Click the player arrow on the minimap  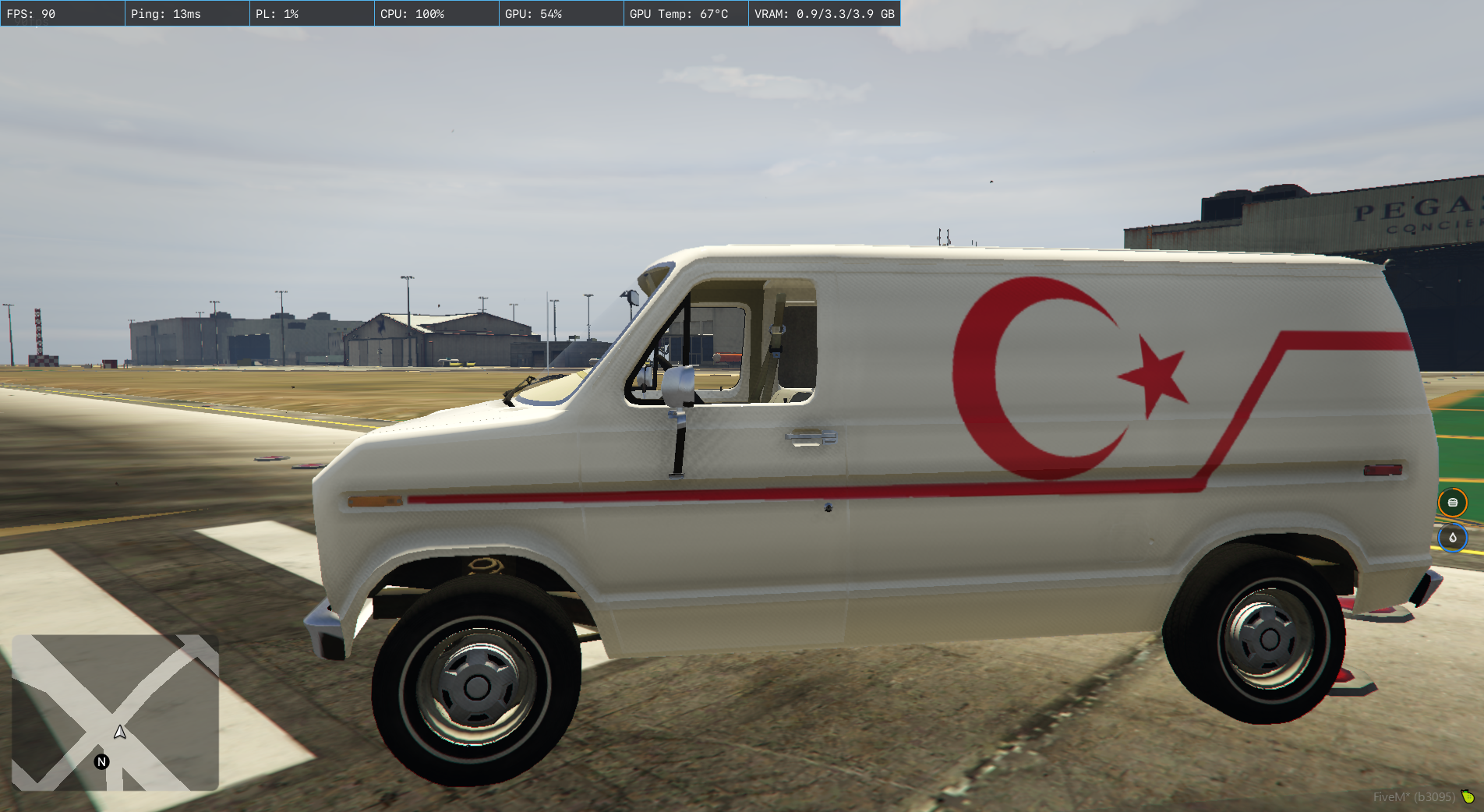(x=120, y=732)
